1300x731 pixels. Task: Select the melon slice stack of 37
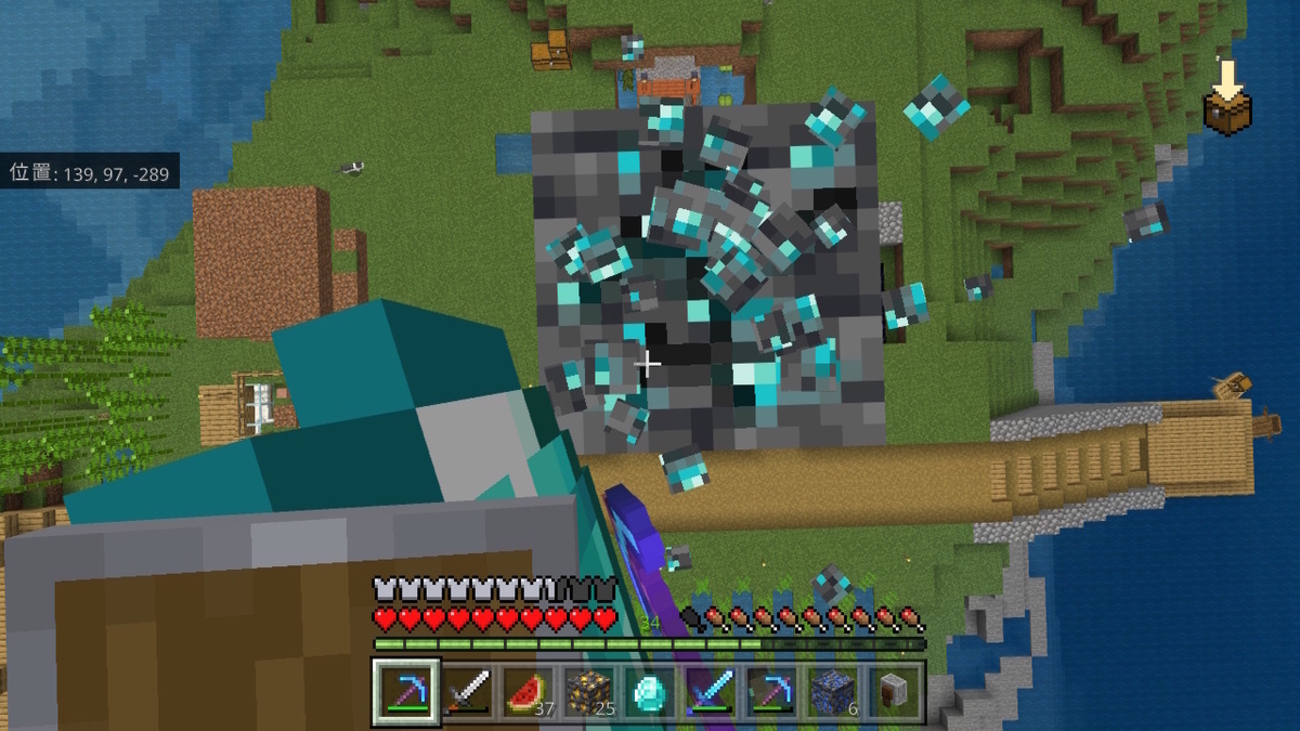pos(528,690)
